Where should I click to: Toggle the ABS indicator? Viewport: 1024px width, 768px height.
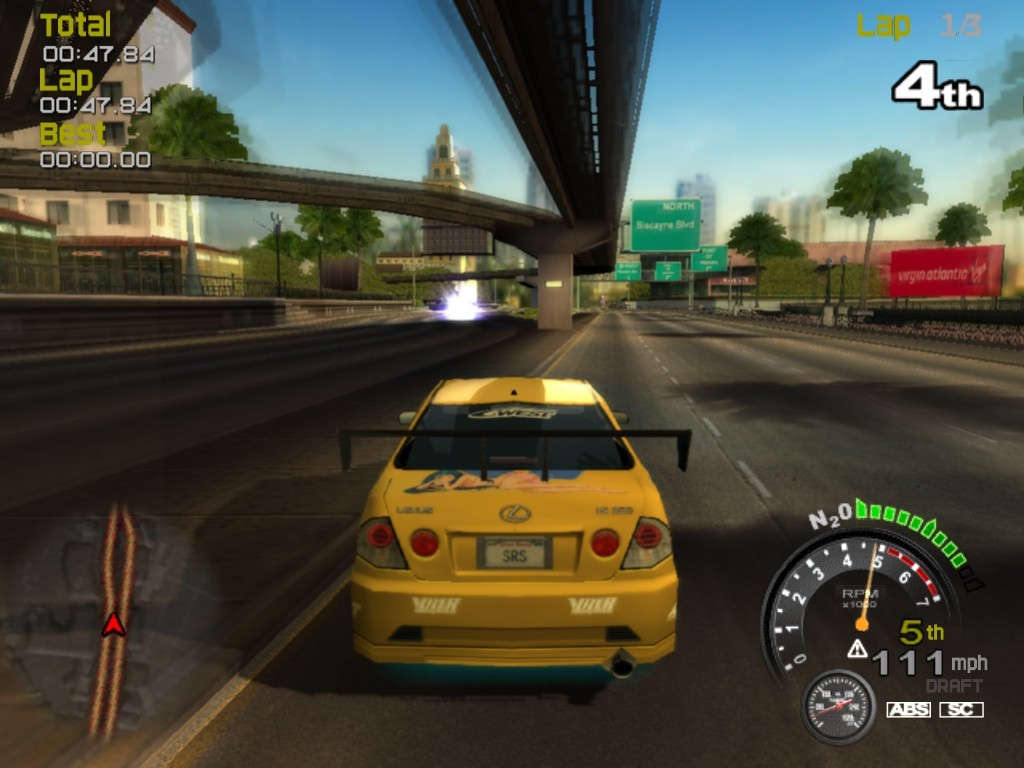(908, 709)
